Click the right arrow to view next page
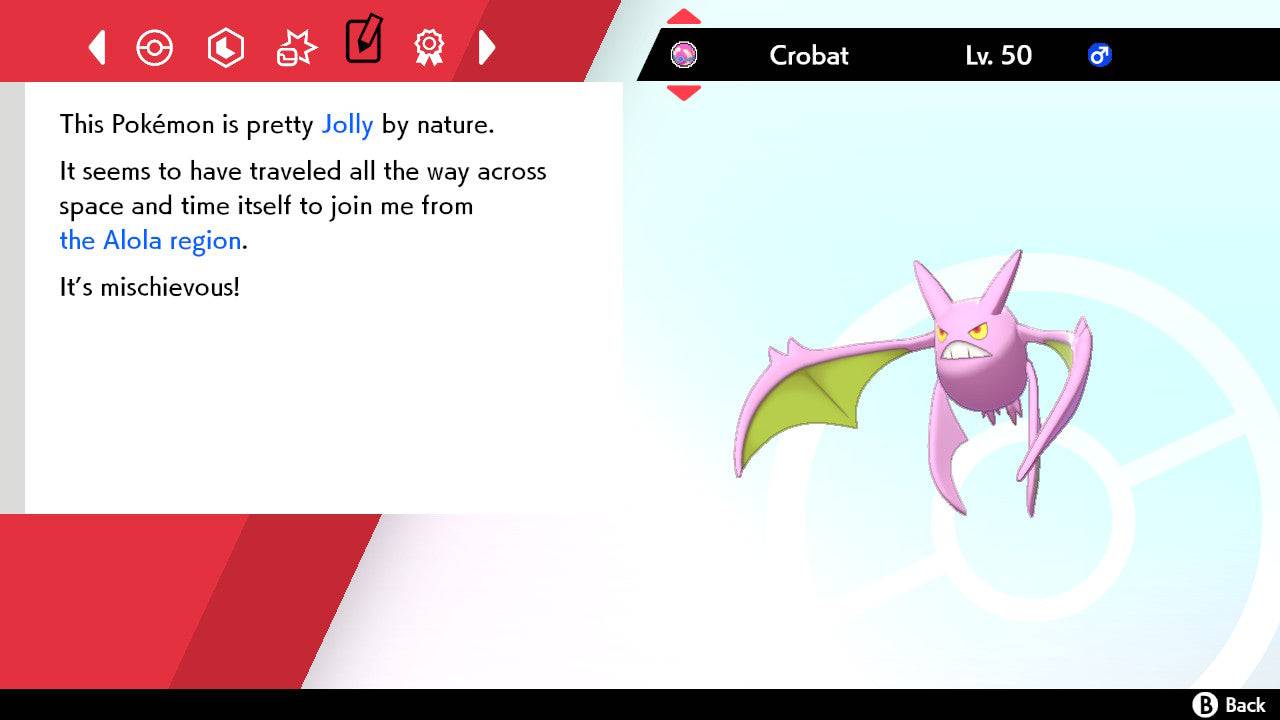Viewport: 1280px width, 720px height. (x=488, y=47)
